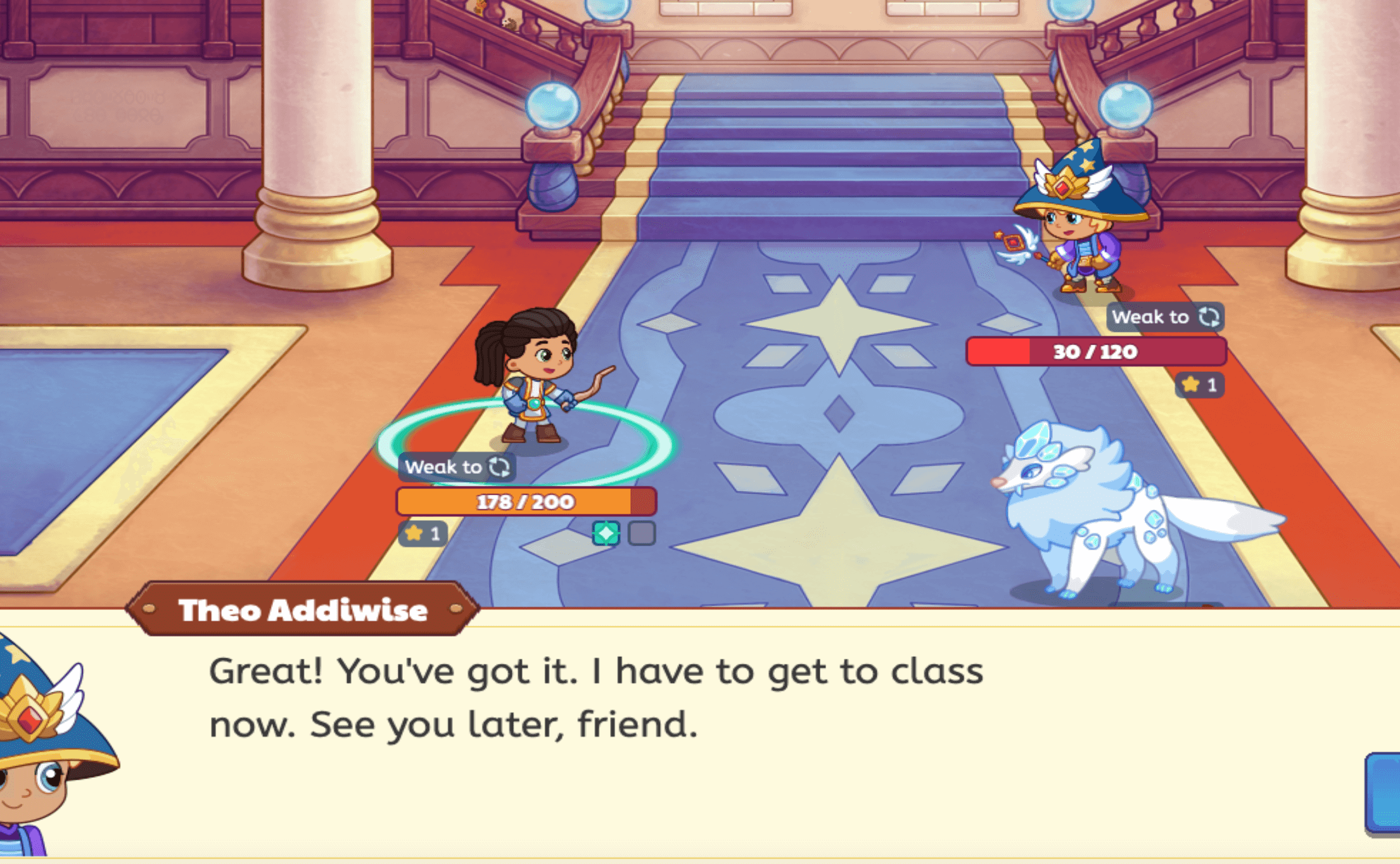Select the teal gem status icon under the health bar
The image size is (1400, 864).
click(x=606, y=533)
